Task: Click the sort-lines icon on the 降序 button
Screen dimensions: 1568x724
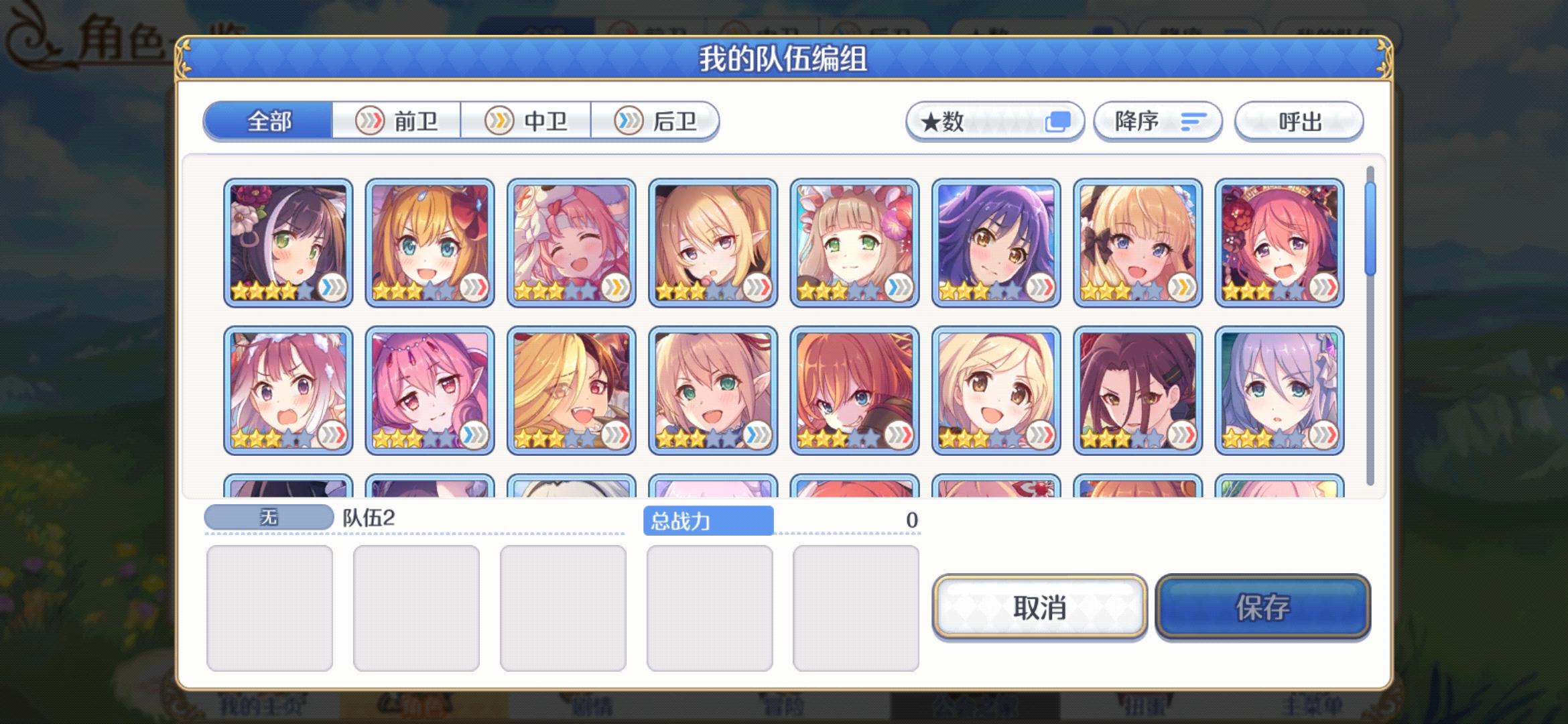Action: pos(1191,121)
